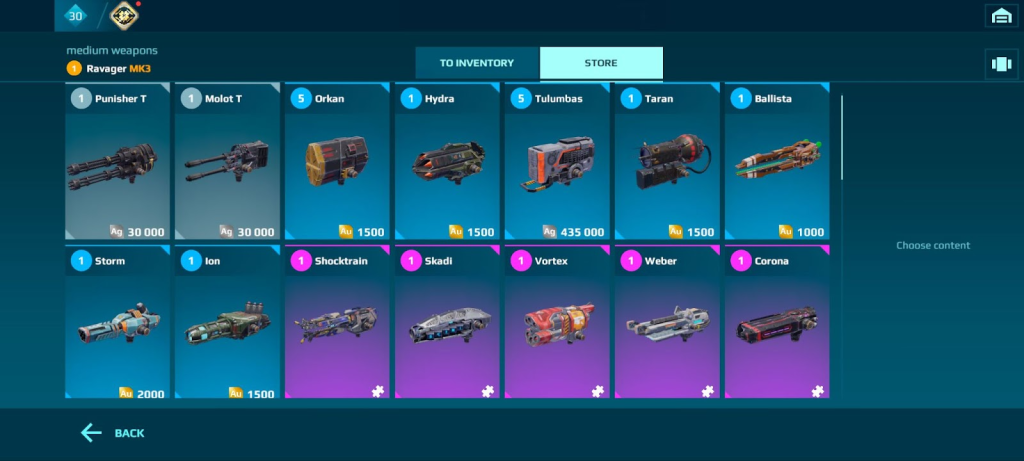The image size is (1024, 461).
Task: Open the hangar icon in top-right corner
Action: point(1001,15)
